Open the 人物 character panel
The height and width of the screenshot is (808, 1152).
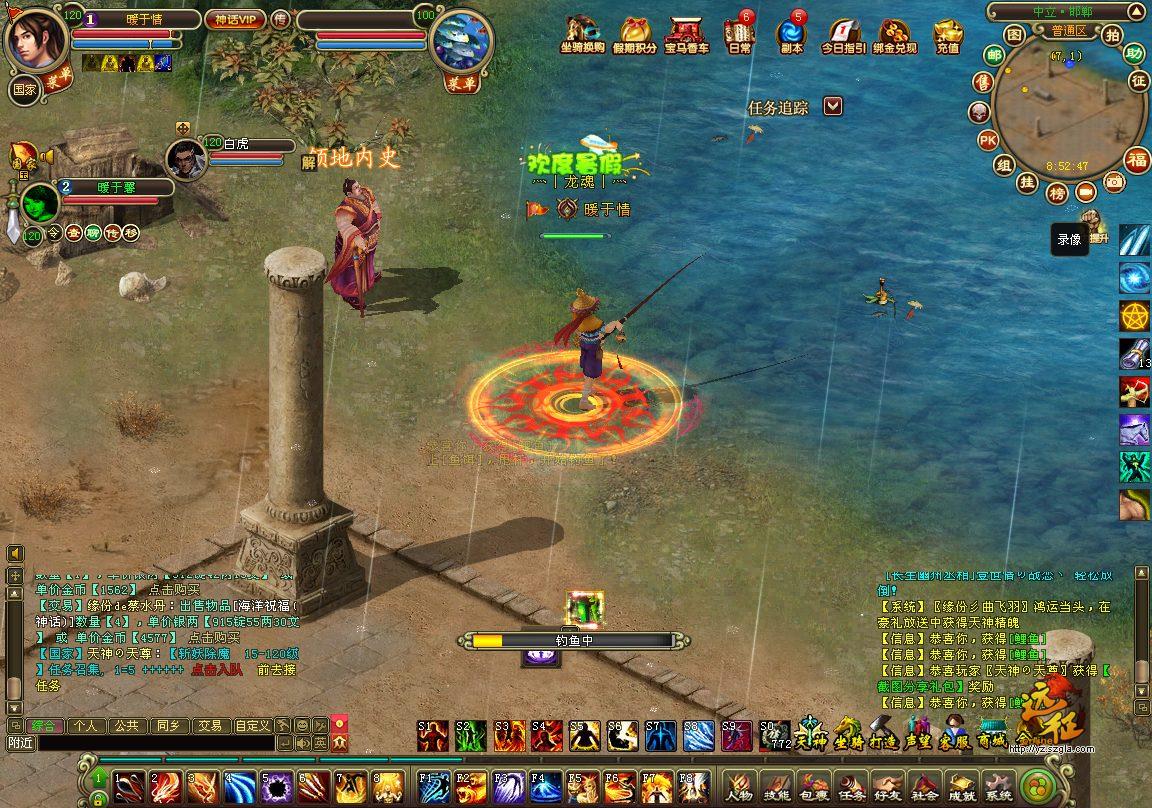coord(739,786)
